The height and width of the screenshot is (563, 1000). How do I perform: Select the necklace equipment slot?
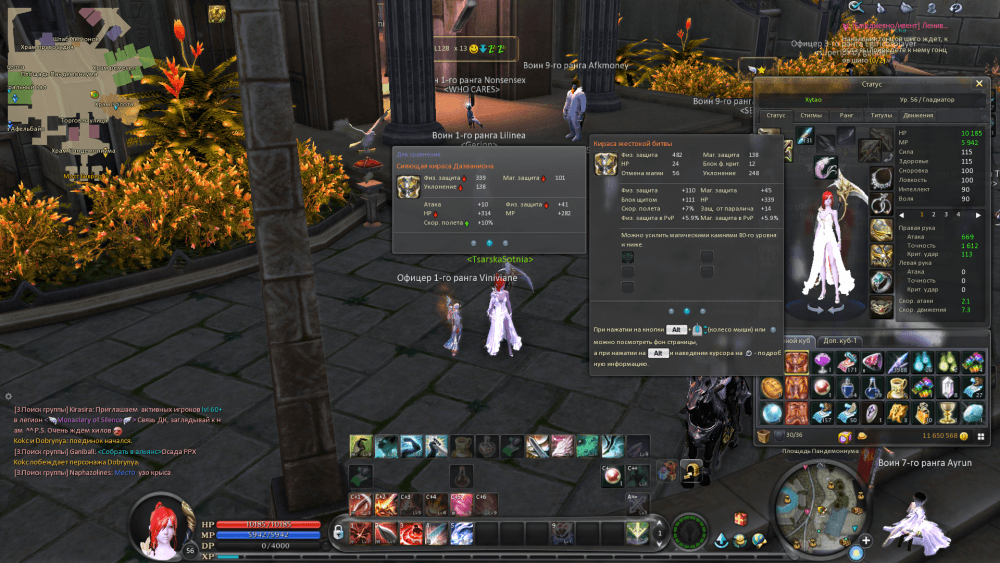pos(880,179)
